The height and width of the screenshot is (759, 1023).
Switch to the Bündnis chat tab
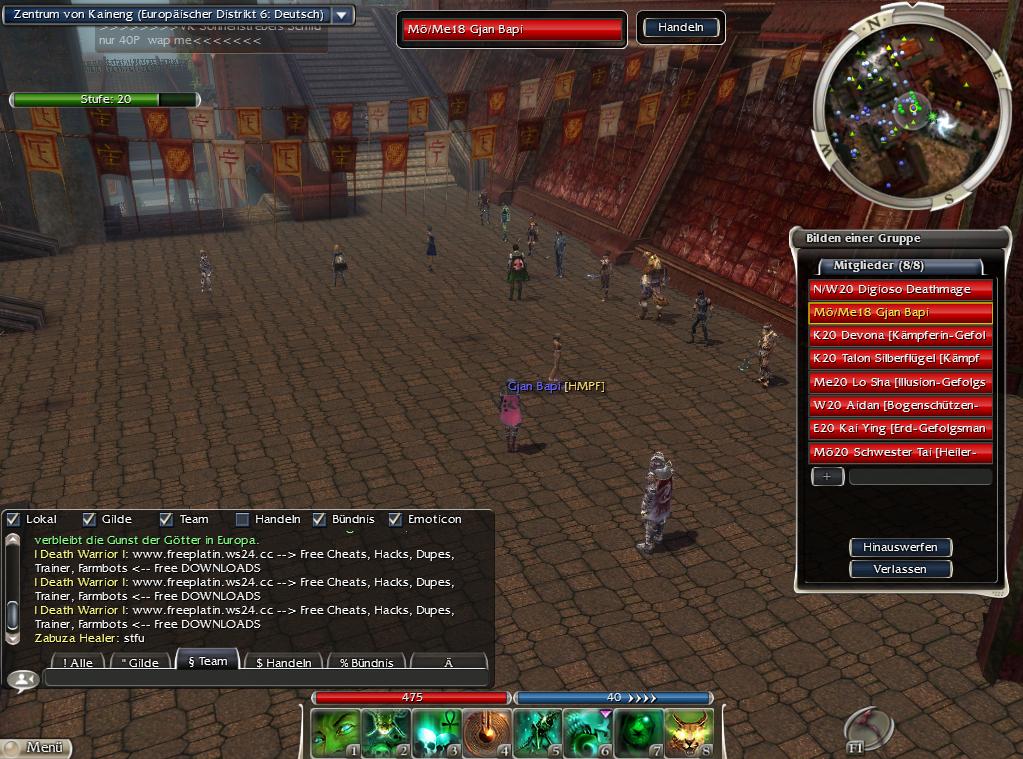[x=366, y=662]
